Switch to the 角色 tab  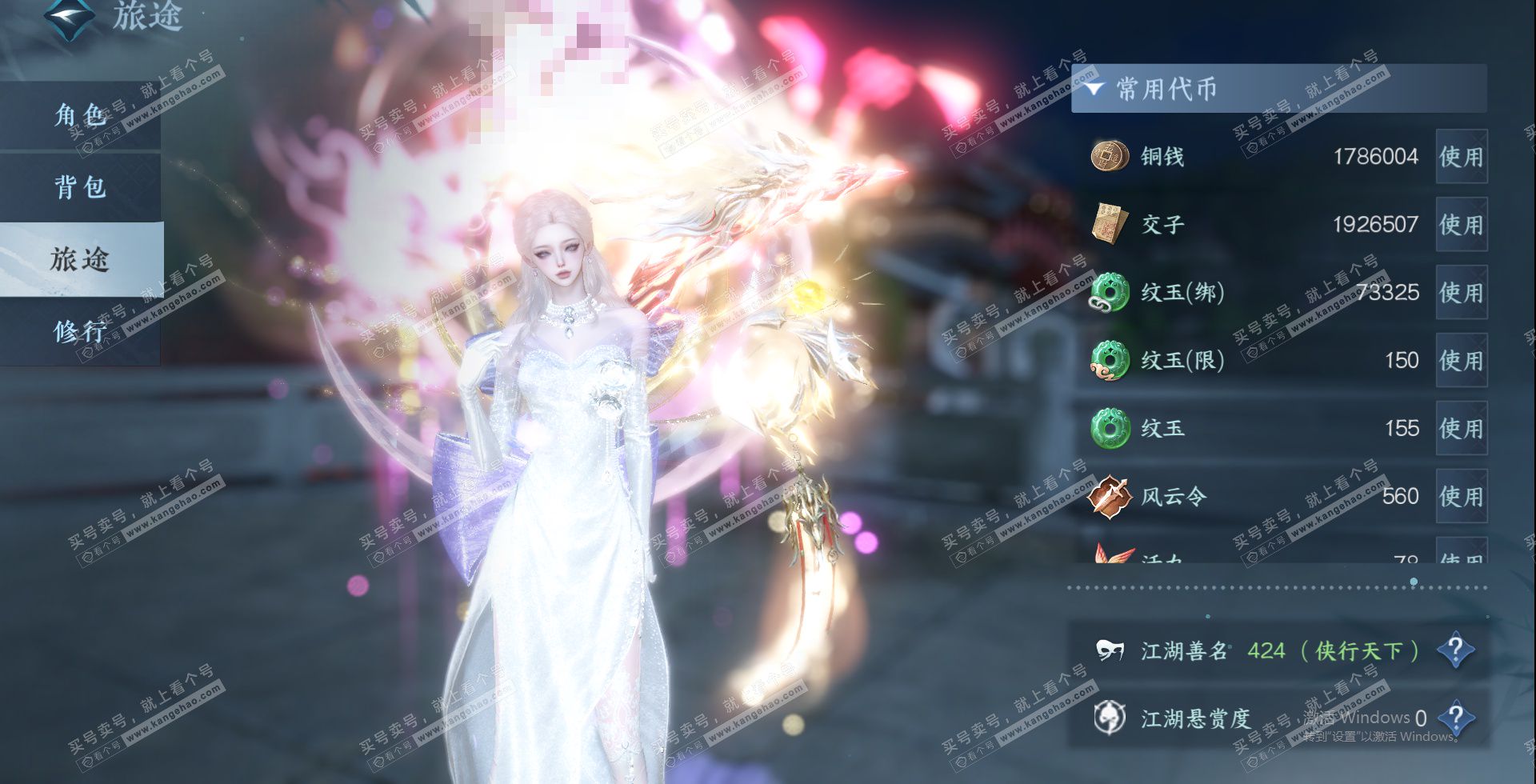(x=80, y=115)
